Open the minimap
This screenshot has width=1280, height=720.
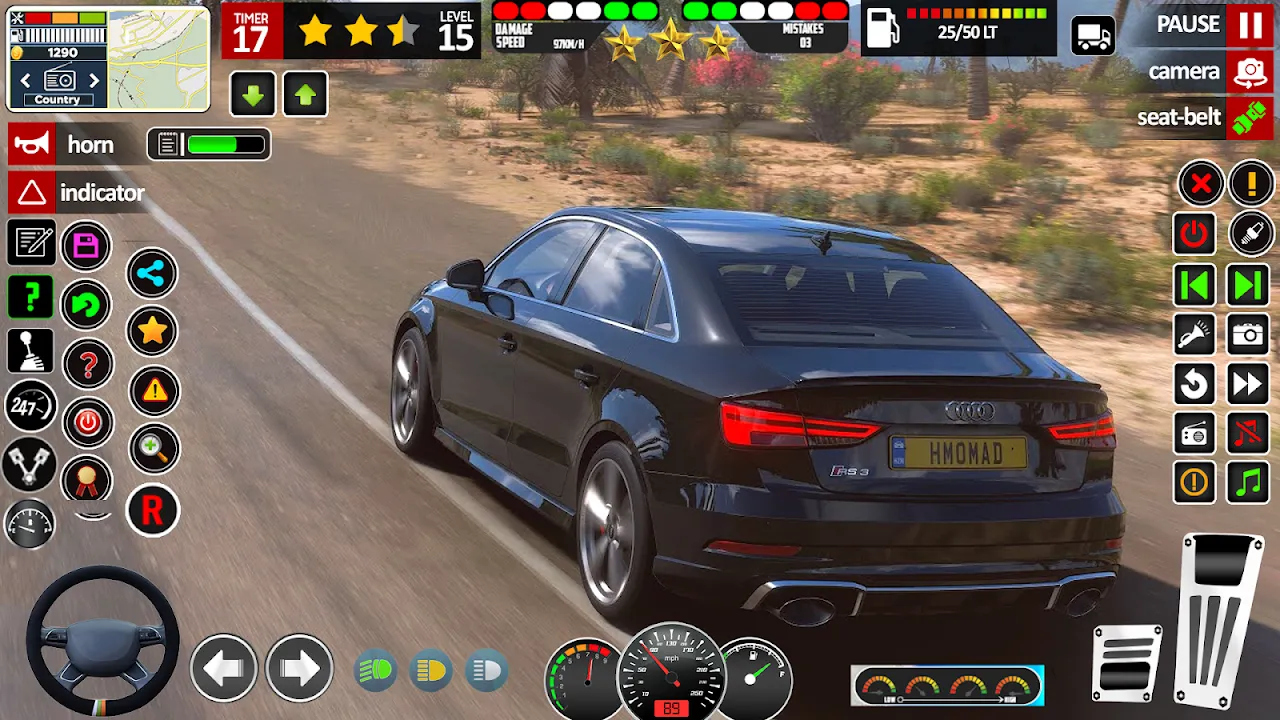tap(158, 58)
